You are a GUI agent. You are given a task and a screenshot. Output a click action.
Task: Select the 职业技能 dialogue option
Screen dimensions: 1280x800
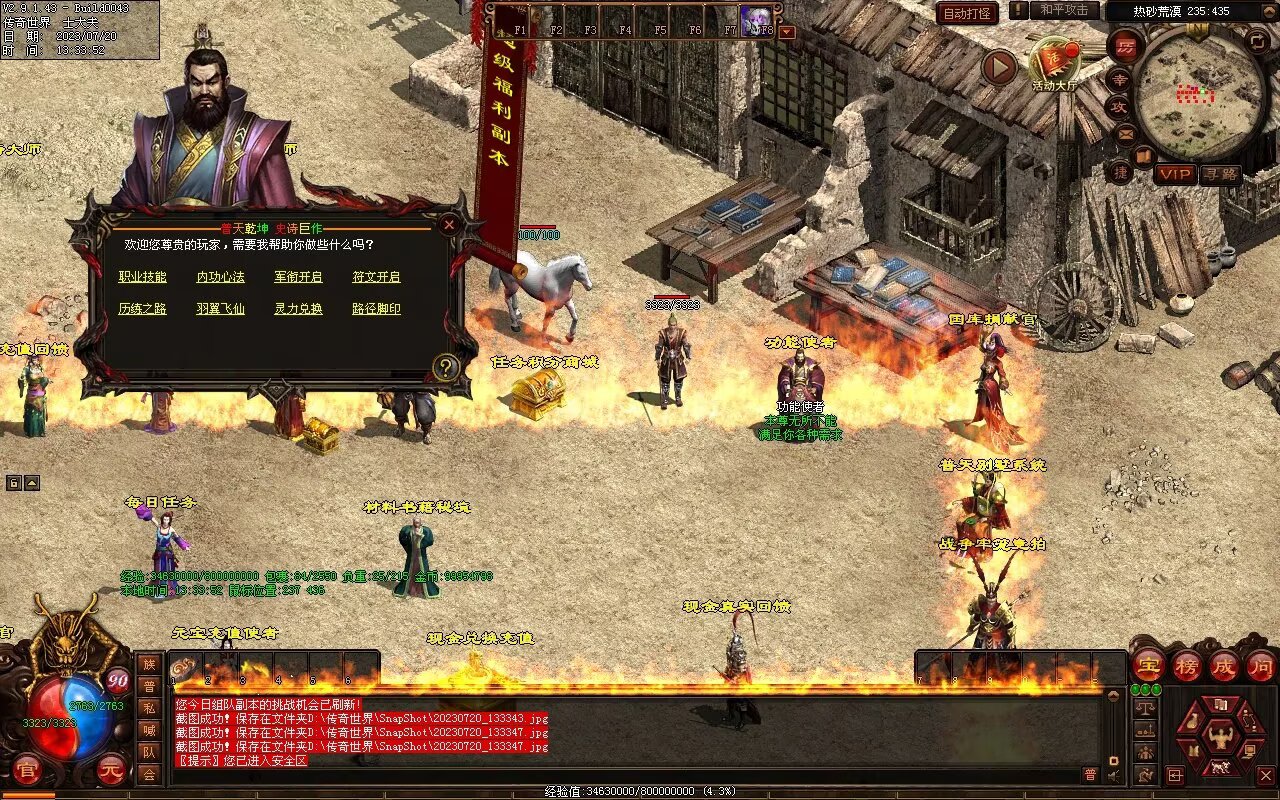pos(143,277)
